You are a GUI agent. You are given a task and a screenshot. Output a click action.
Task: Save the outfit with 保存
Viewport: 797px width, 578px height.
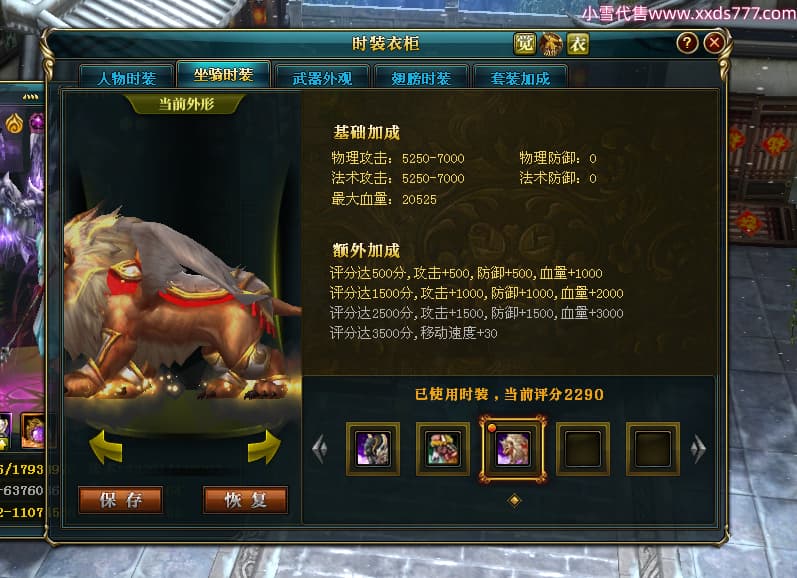(120, 500)
